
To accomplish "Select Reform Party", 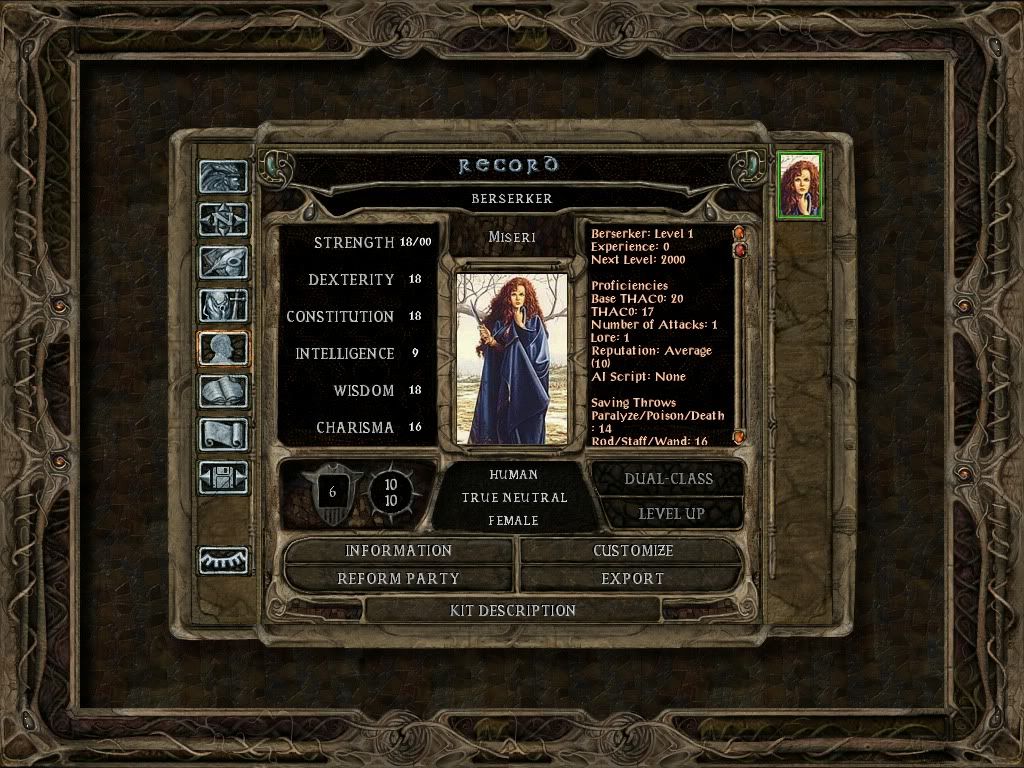I will [398, 579].
